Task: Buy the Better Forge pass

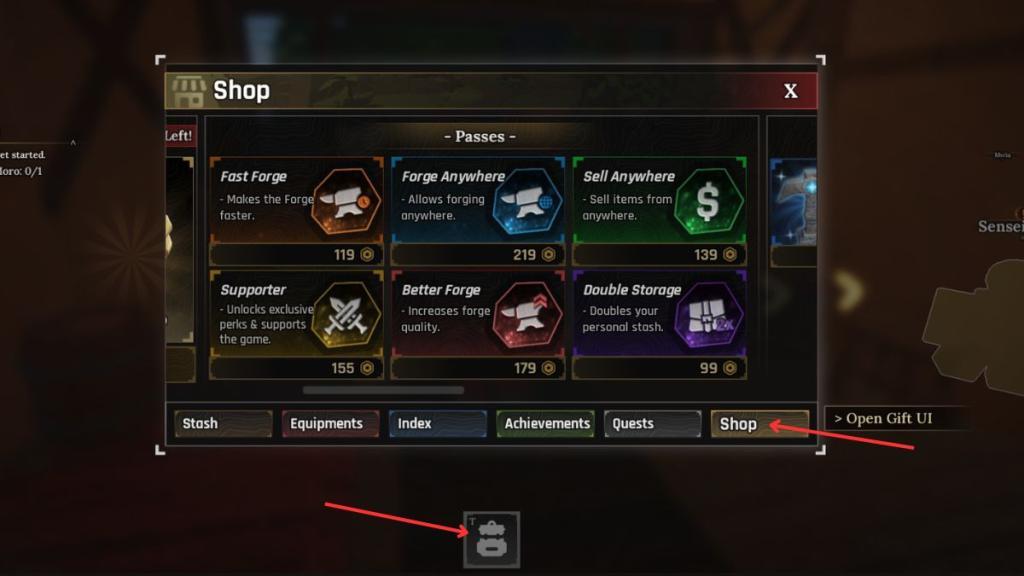Action: 477,324
